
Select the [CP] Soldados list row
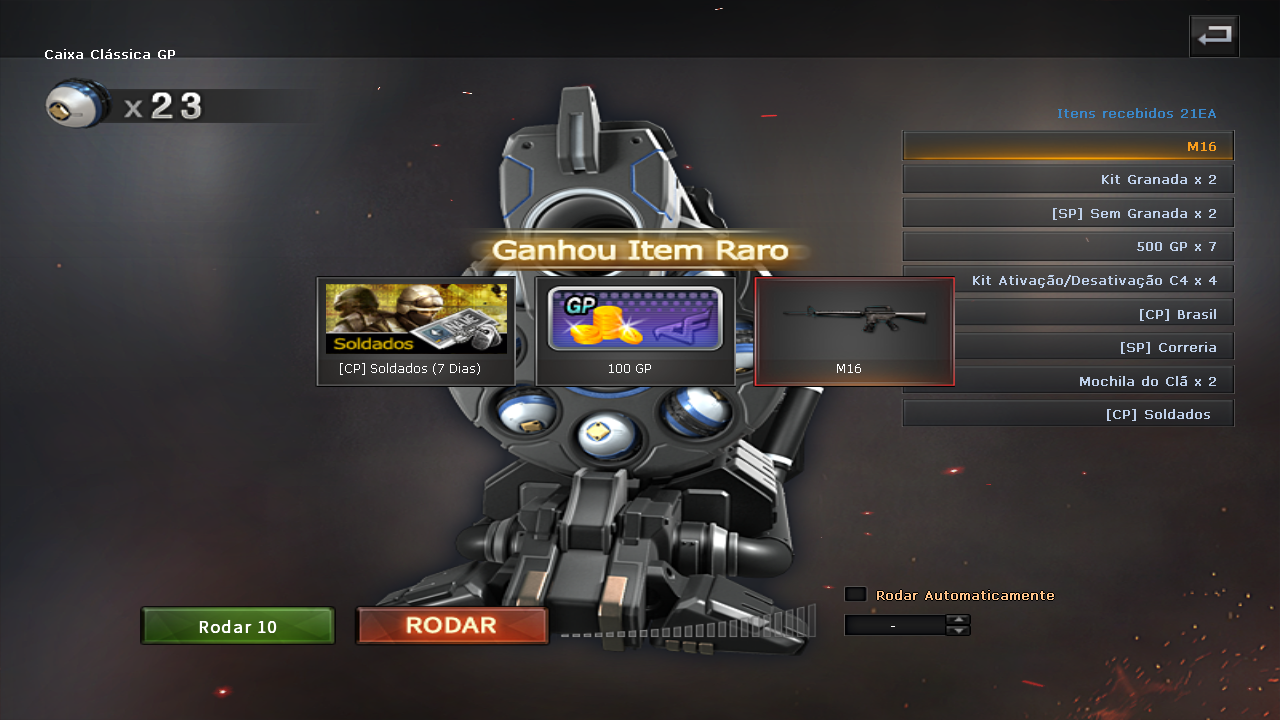[1068, 414]
